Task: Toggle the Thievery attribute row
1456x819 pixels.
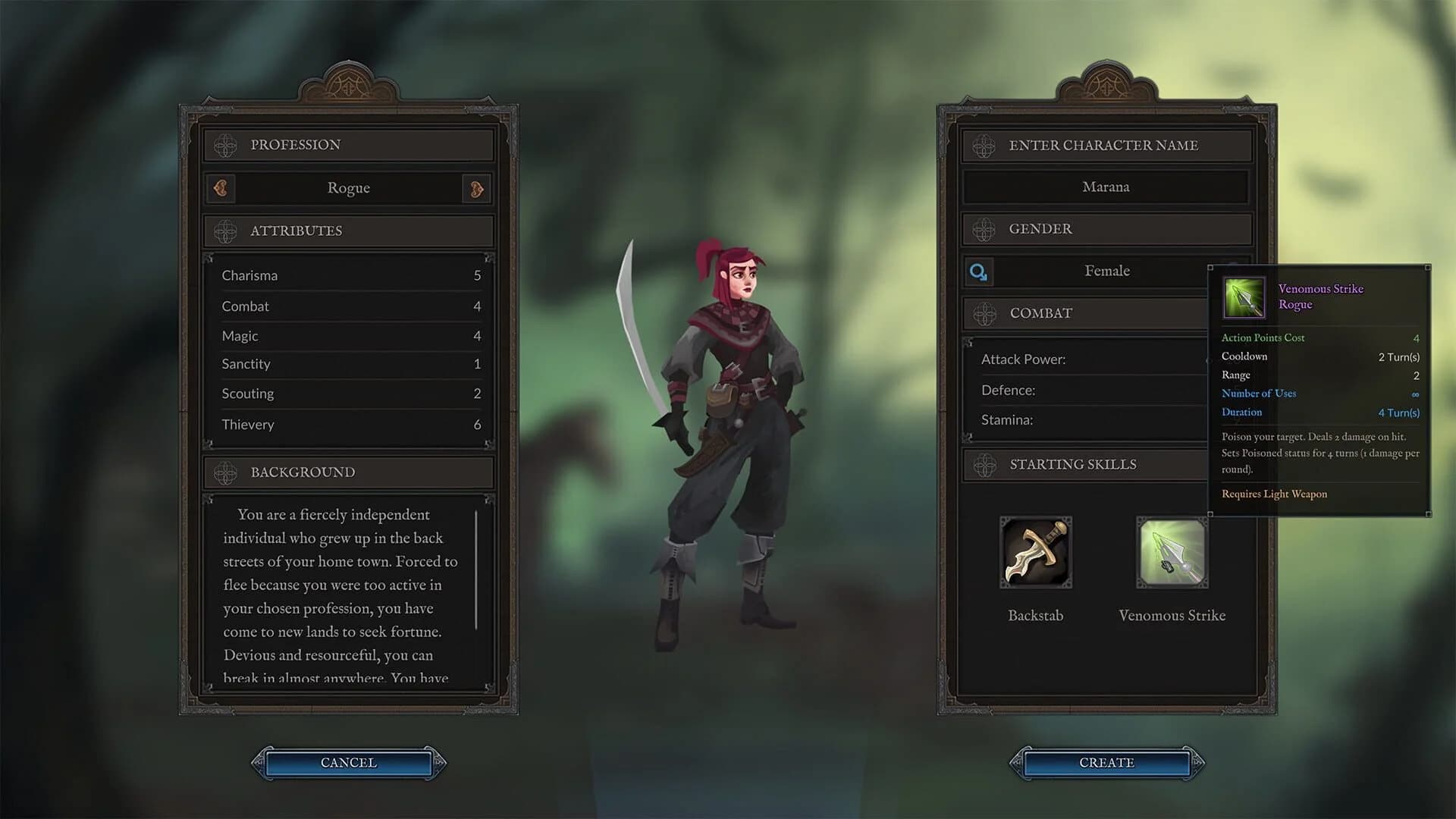Action: tap(350, 424)
